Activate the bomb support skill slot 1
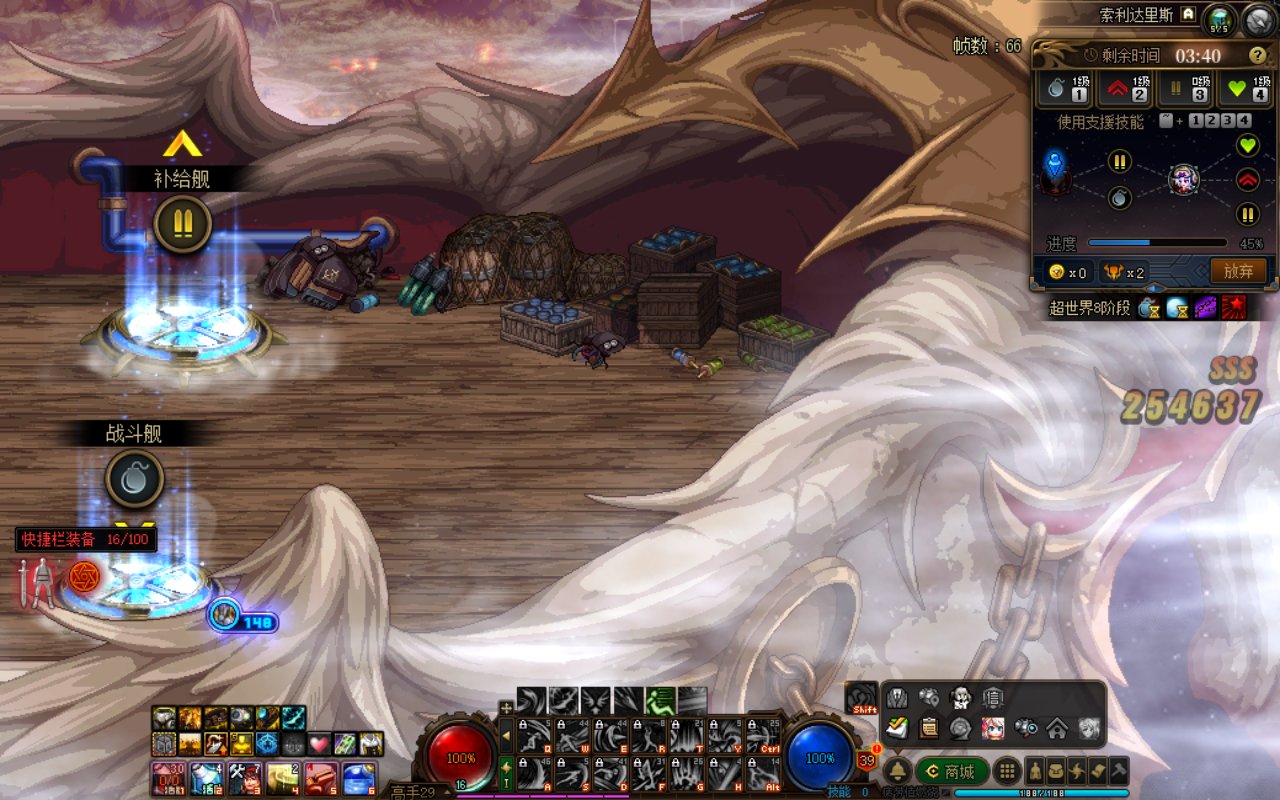Image resolution: width=1280 pixels, height=800 pixels. 1066,88
